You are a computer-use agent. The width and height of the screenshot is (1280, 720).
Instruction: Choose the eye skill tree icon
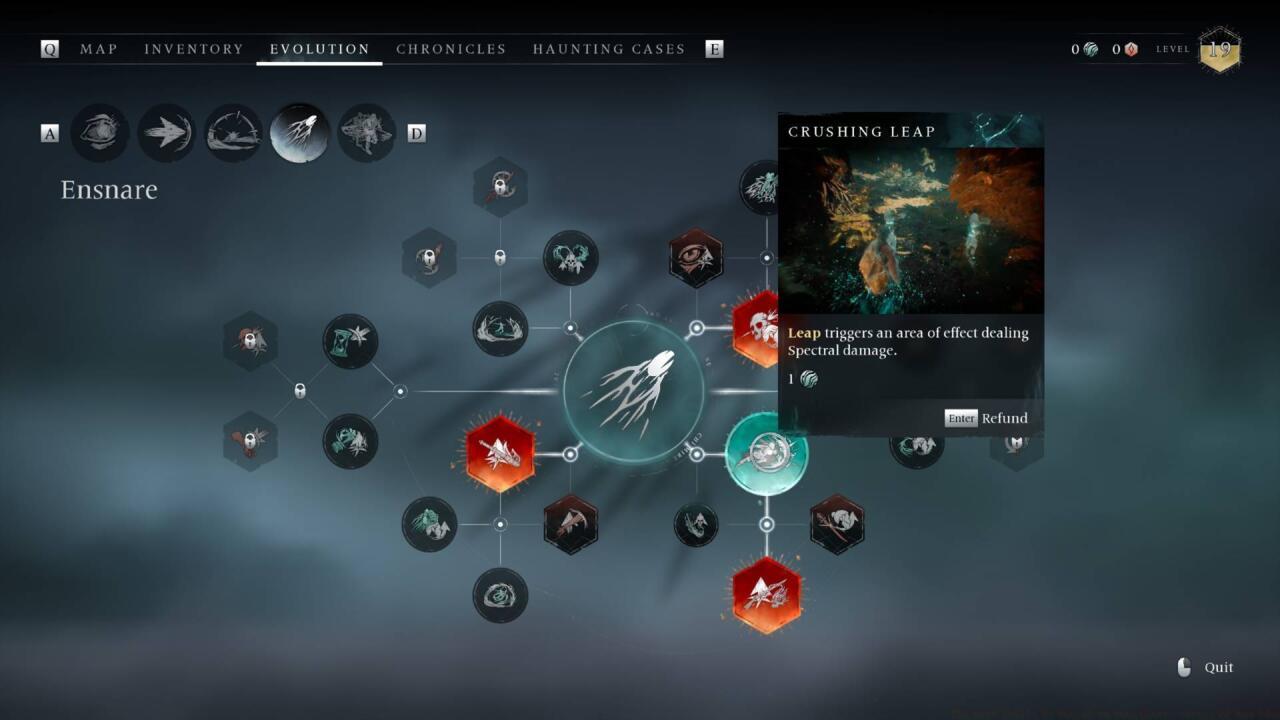[x=100, y=133]
